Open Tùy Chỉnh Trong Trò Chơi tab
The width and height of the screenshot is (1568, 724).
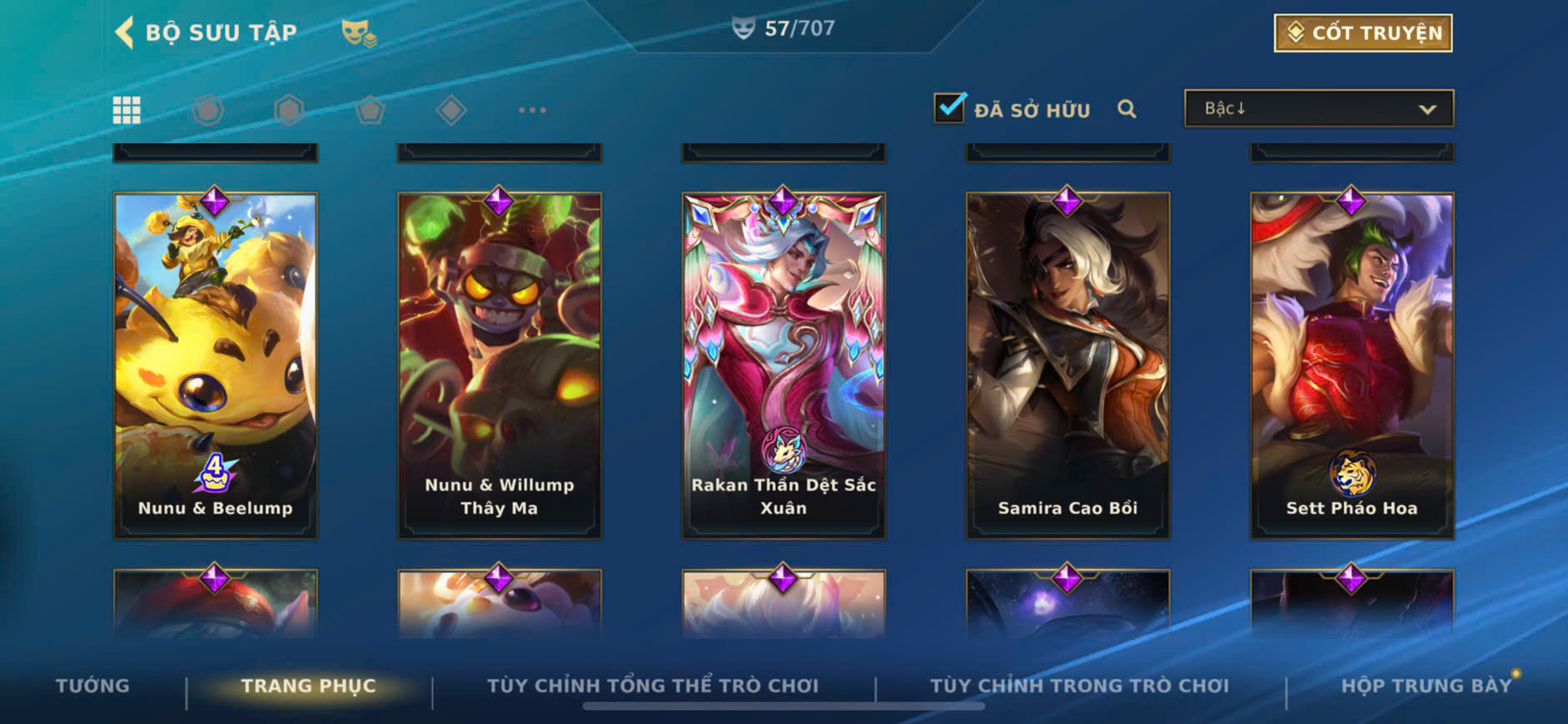[1079, 686]
